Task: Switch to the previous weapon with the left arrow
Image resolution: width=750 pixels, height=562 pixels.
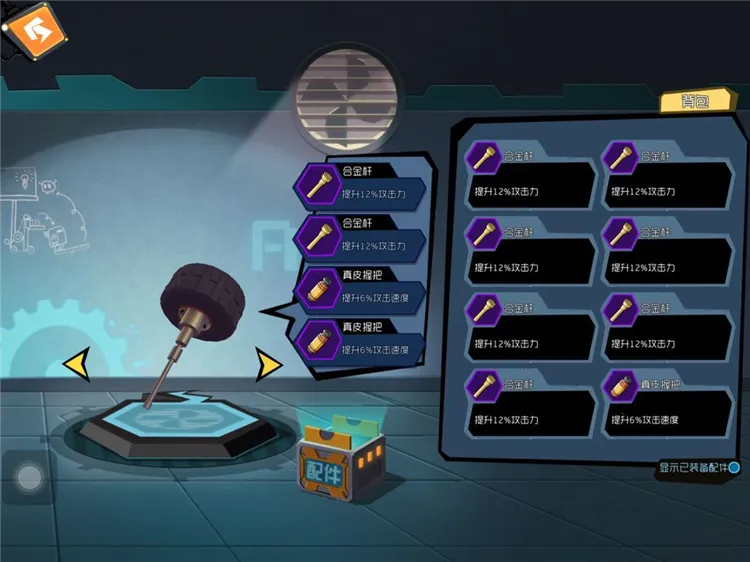Action: point(76,364)
